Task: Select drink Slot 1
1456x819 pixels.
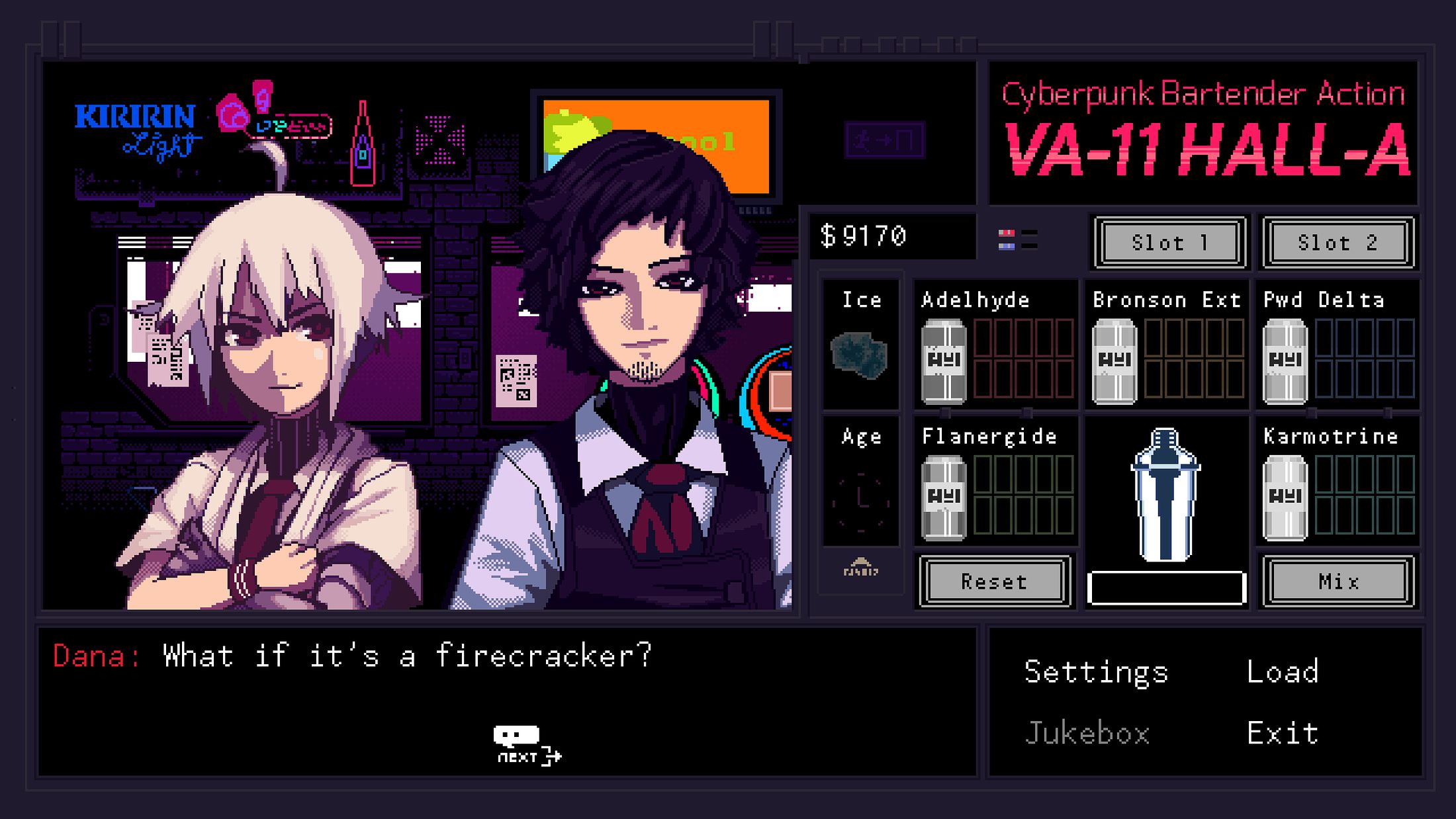Action: pyautogui.click(x=1169, y=243)
